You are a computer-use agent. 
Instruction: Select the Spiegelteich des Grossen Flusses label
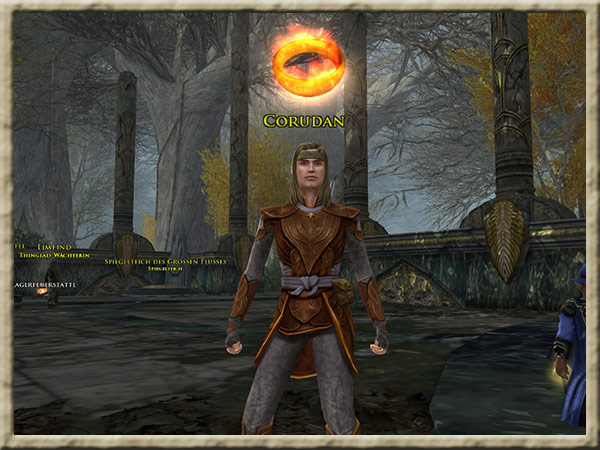click(165, 261)
